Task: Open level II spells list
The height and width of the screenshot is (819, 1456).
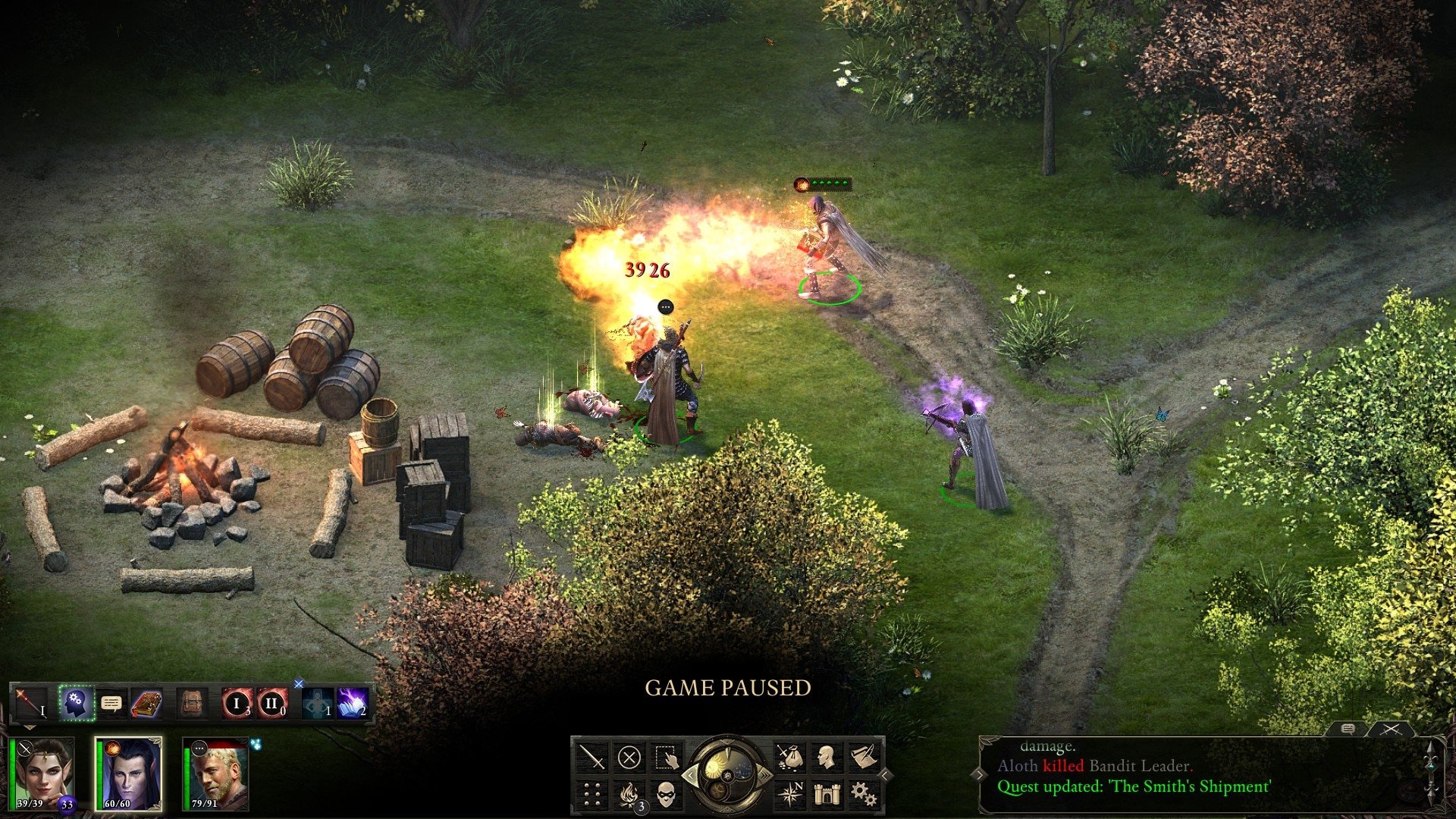Action: click(x=271, y=703)
